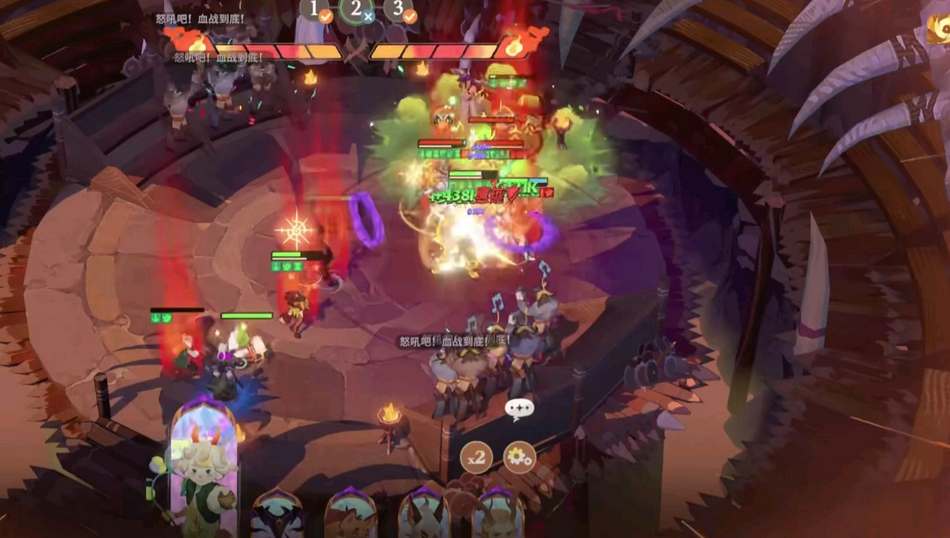The image size is (950, 538).
Task: Toggle the x2 battle speed button
Action: (476, 458)
